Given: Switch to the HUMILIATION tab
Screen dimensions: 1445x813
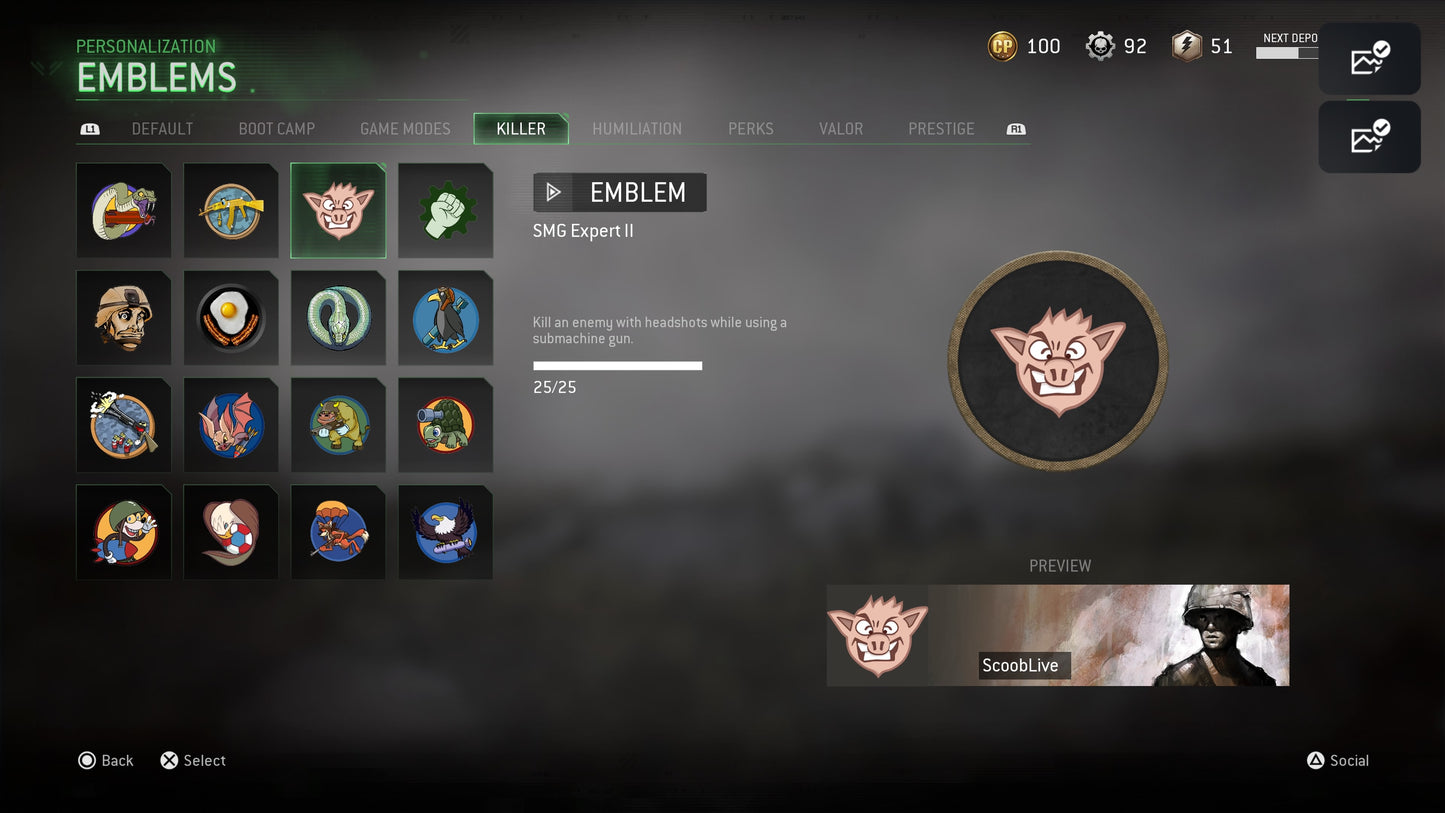Looking at the screenshot, I should pos(637,128).
